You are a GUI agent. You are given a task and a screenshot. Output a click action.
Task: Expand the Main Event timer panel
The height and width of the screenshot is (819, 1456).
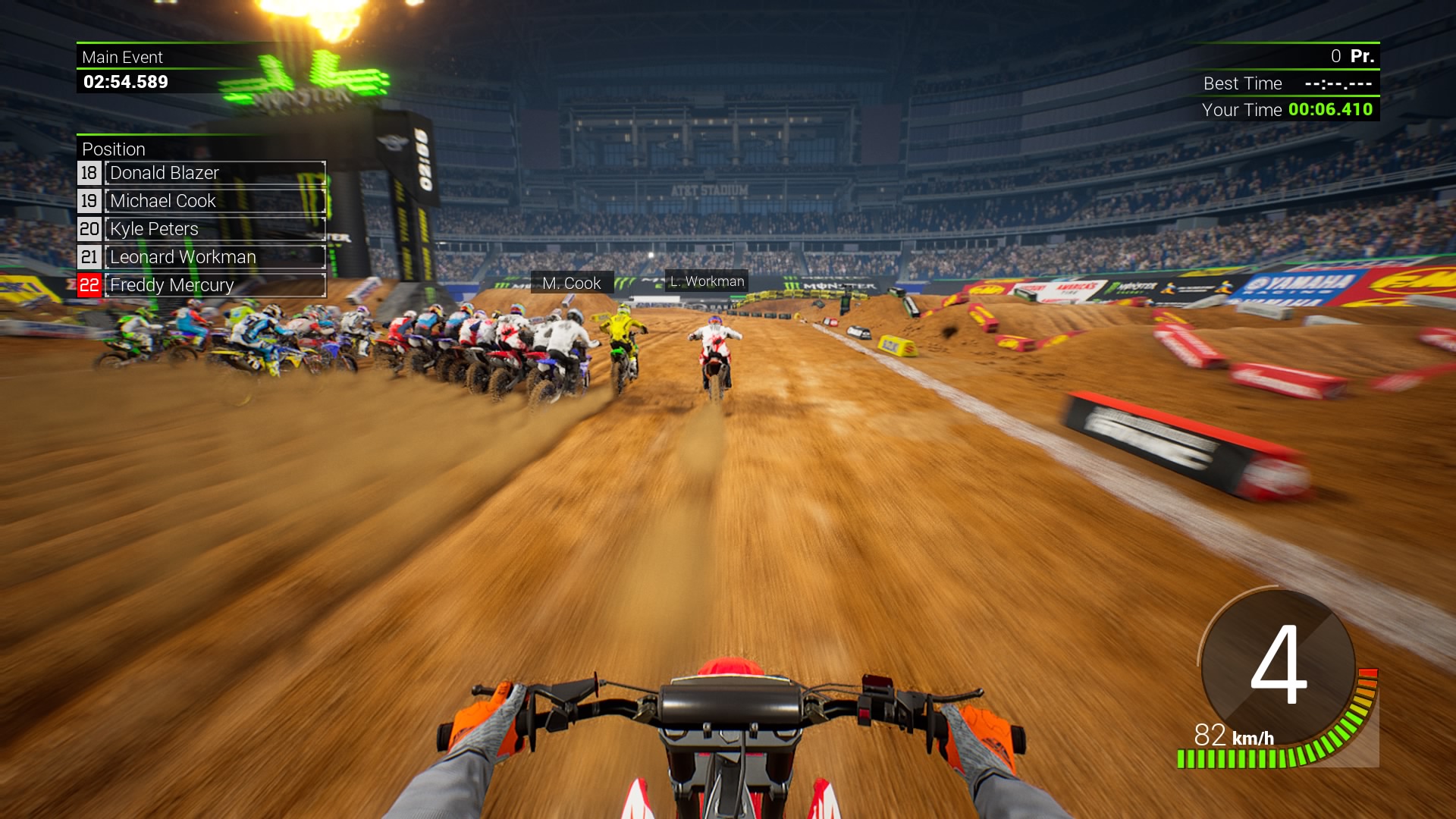[123, 57]
